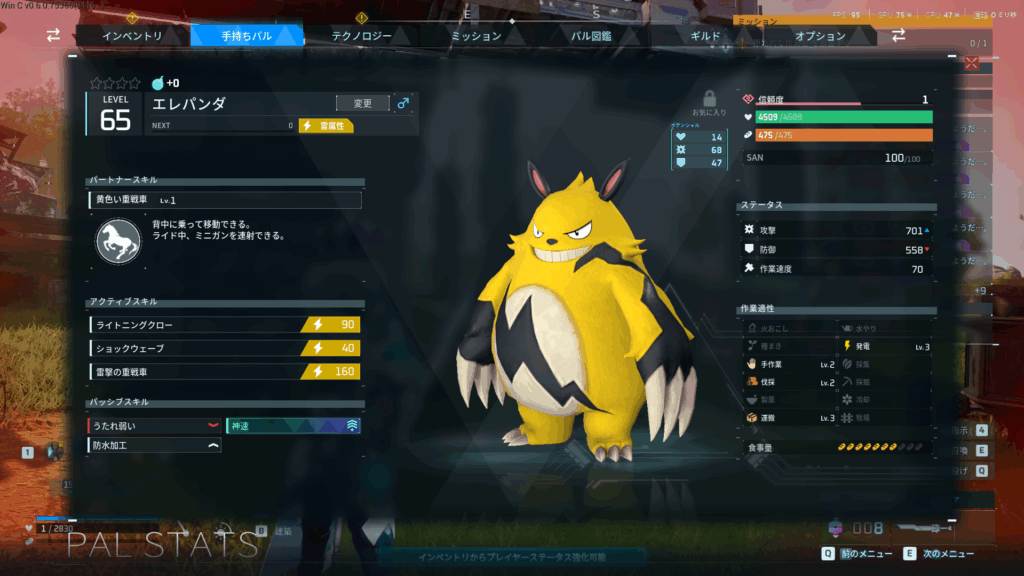Viewport: 1024px width, 576px height.
Task: Open the オプション tab
Action: 820,36
